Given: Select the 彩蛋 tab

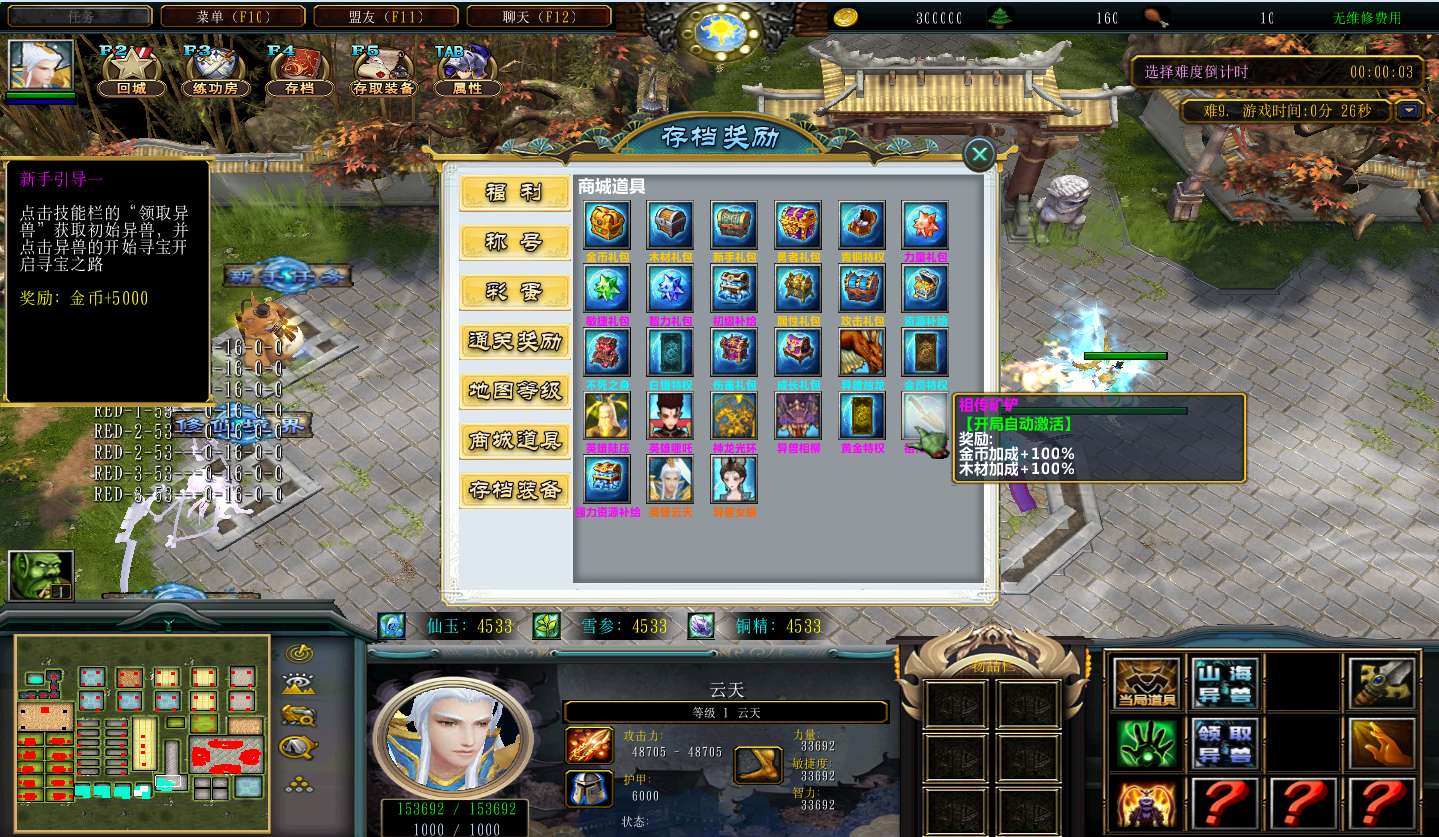Looking at the screenshot, I should click(x=515, y=292).
